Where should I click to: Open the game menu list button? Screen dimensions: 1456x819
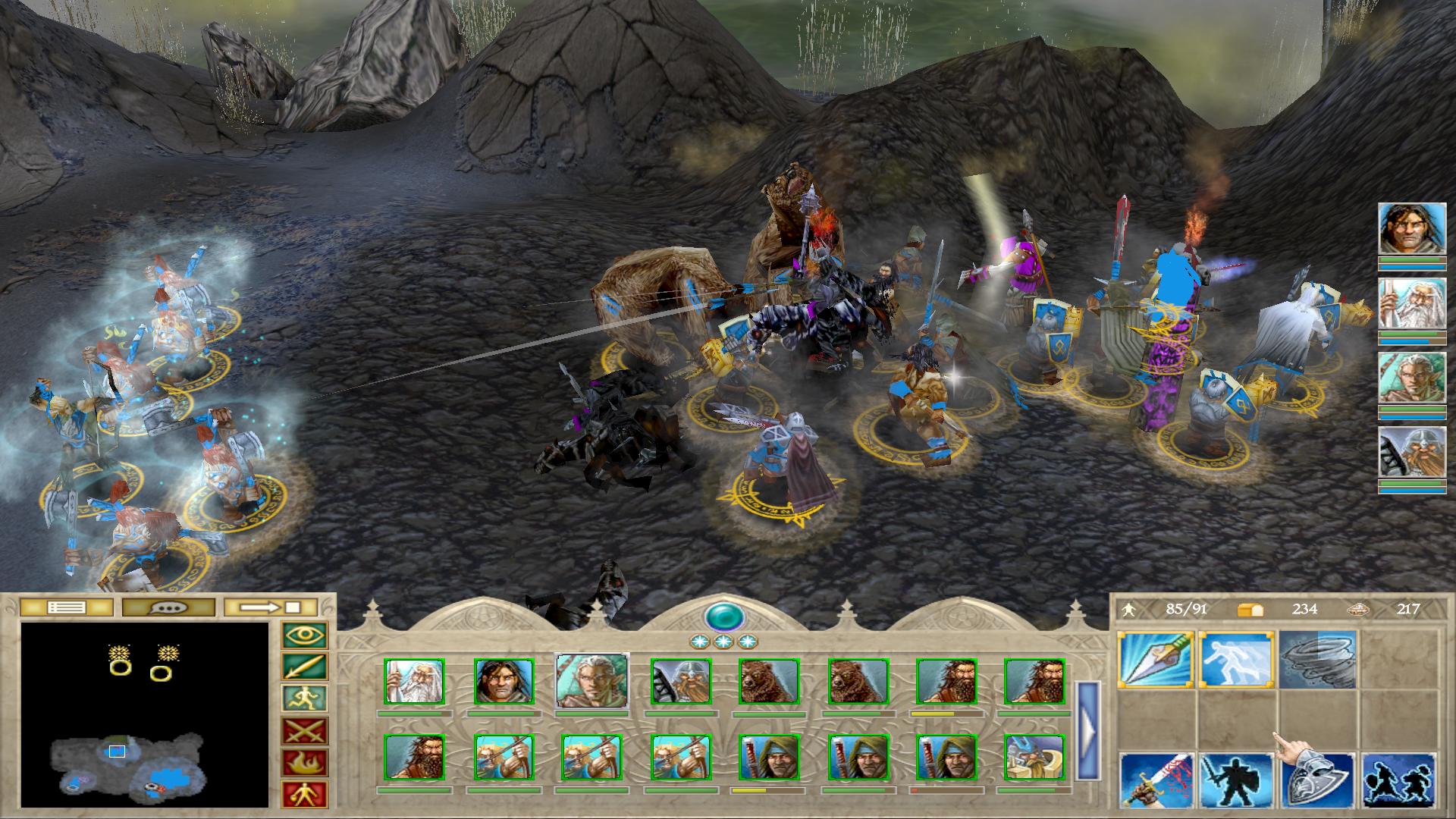tap(67, 607)
